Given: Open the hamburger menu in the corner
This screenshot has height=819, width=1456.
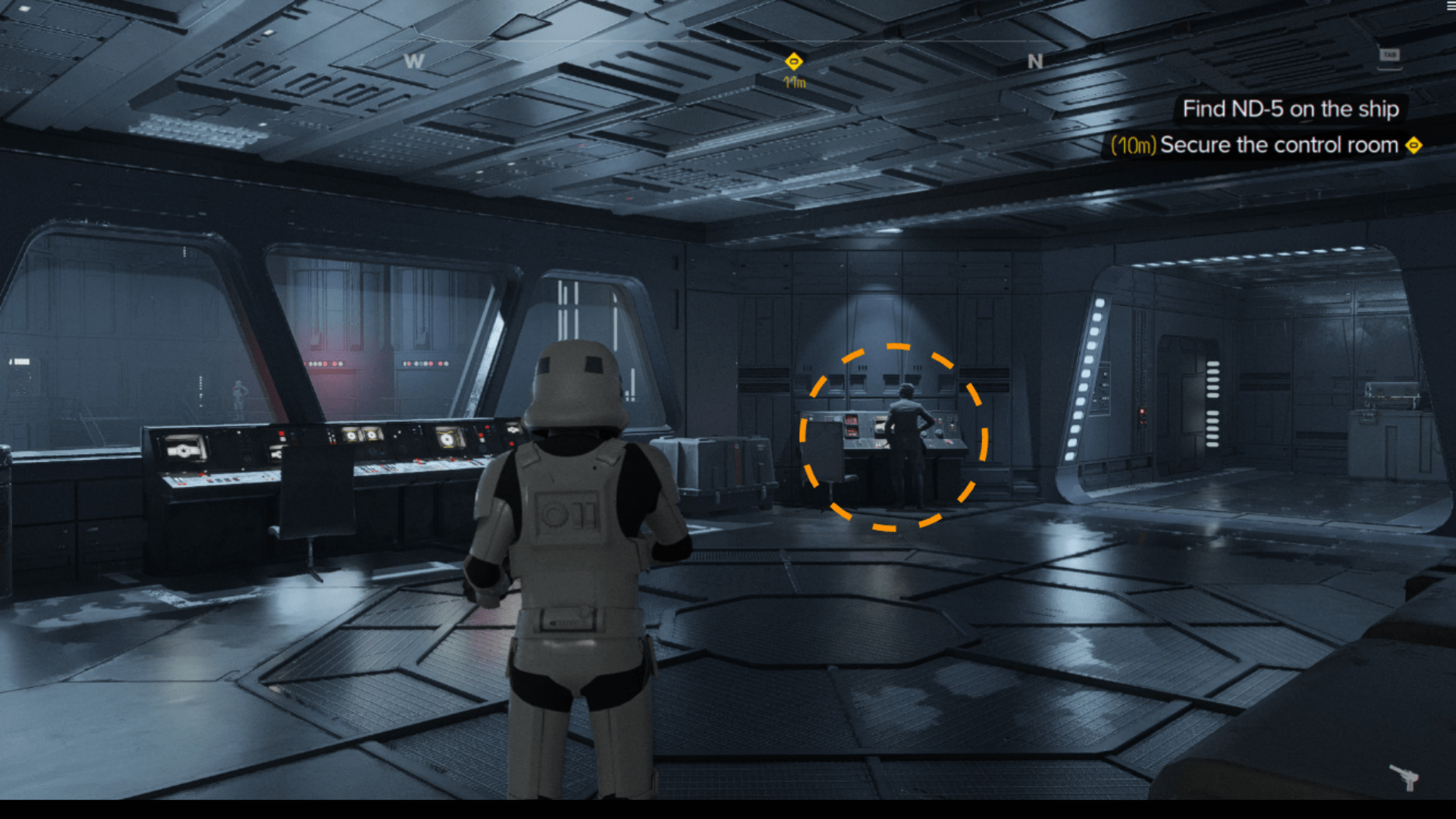Looking at the screenshot, I should click(x=1450, y=6).
